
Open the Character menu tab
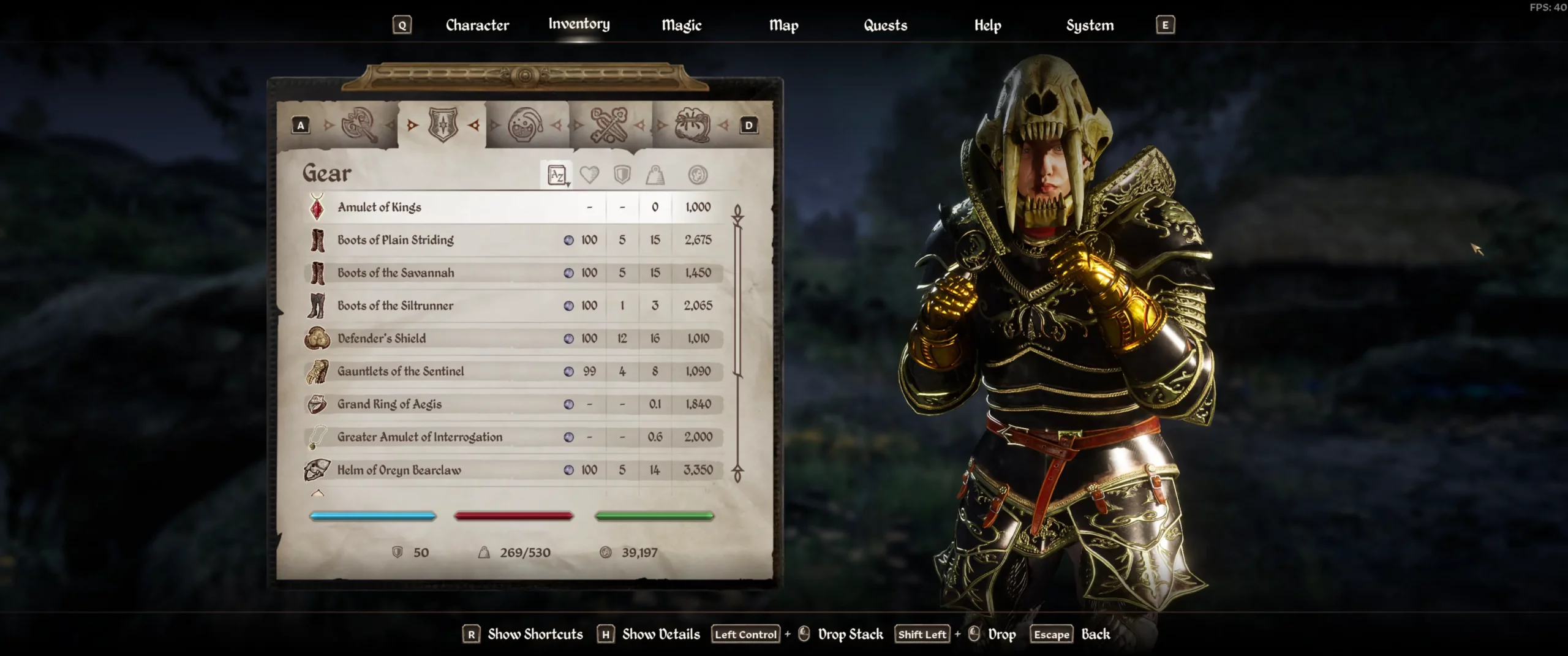point(477,25)
